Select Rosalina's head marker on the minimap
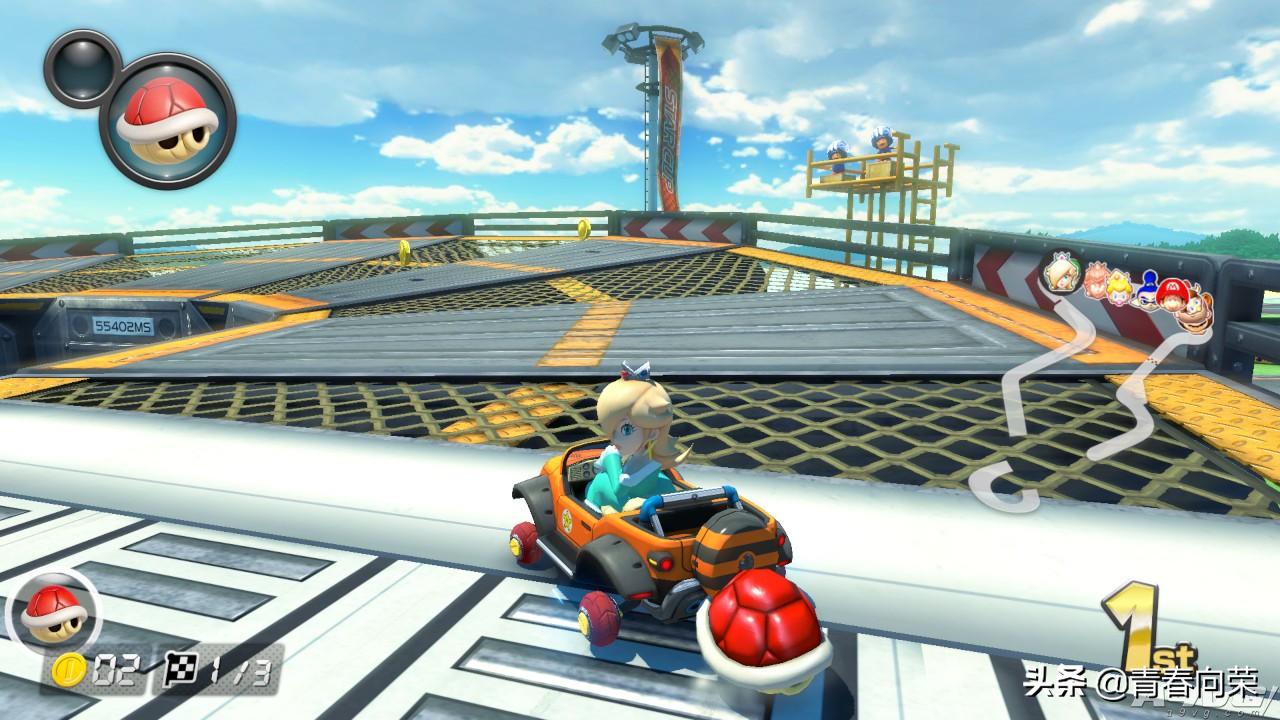 [1059, 273]
